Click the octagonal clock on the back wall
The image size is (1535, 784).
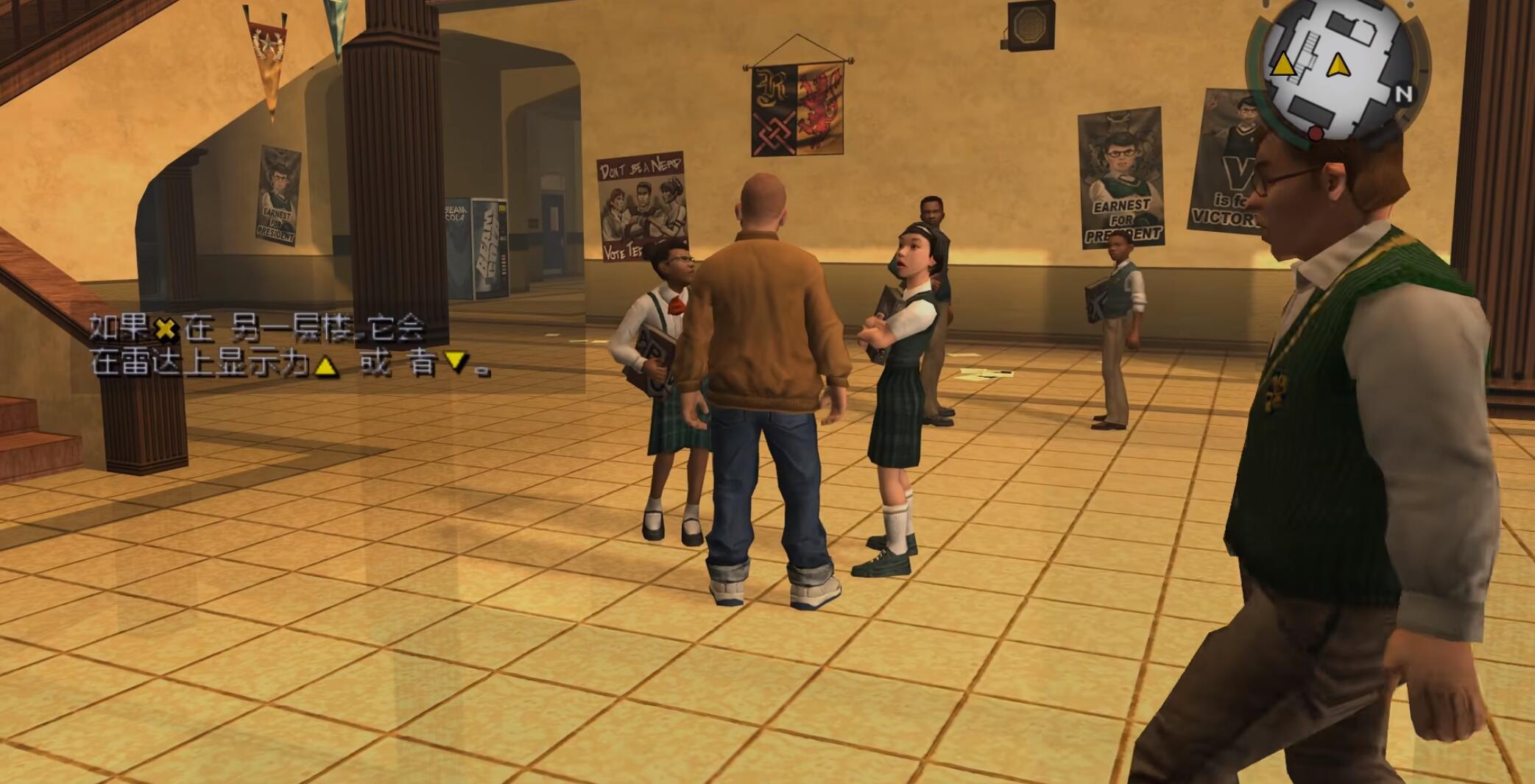[x=1030, y=25]
